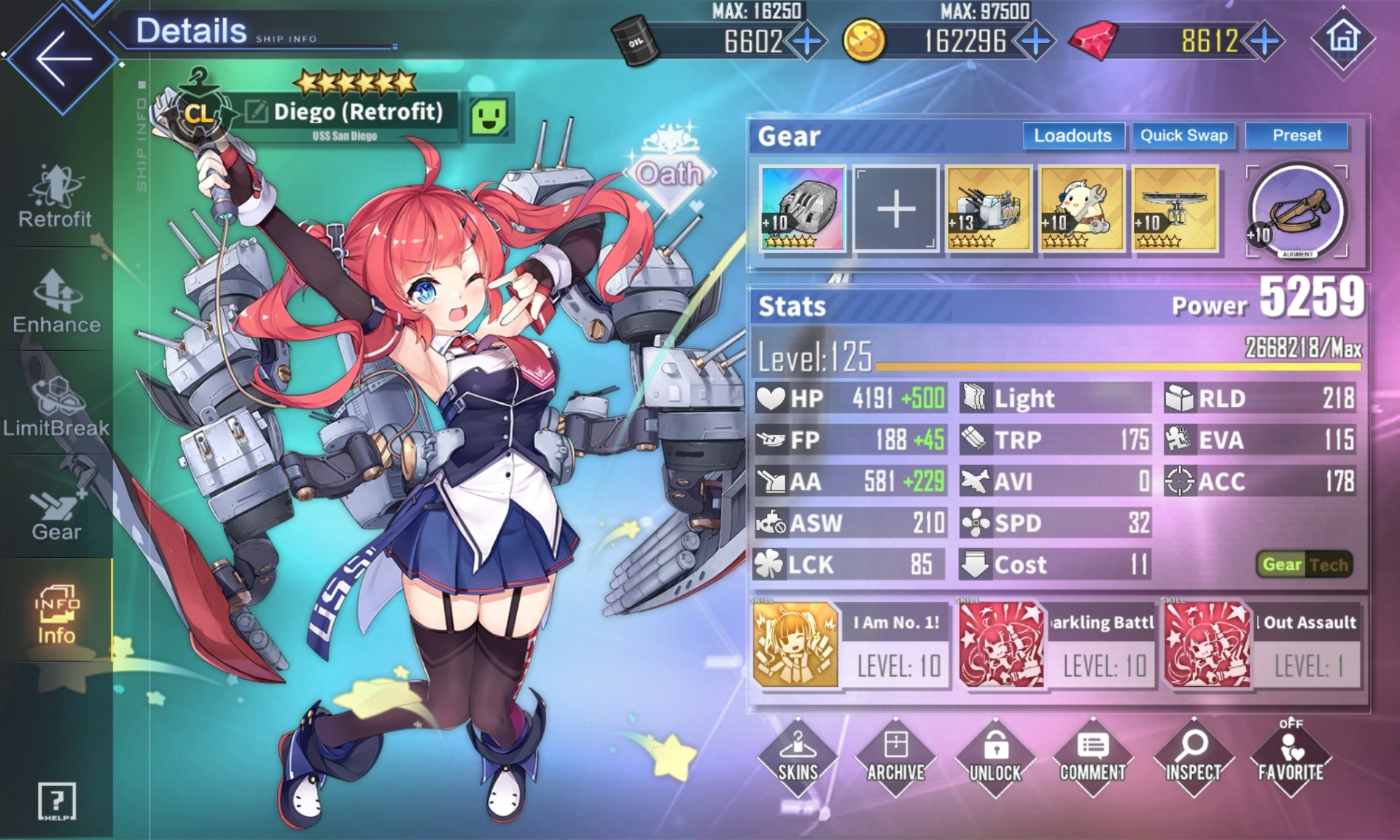Open the Skins menu
The width and height of the screenshot is (1400, 840).
coord(798,758)
